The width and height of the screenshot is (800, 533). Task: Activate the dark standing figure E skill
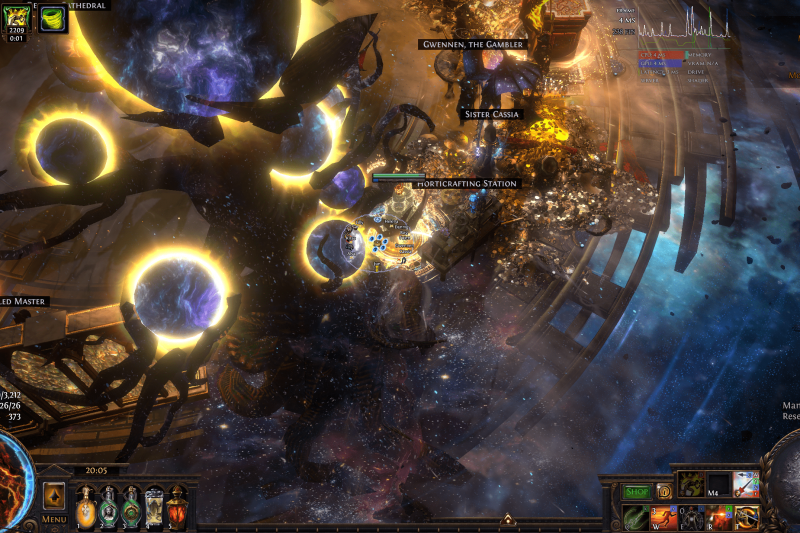click(692, 517)
